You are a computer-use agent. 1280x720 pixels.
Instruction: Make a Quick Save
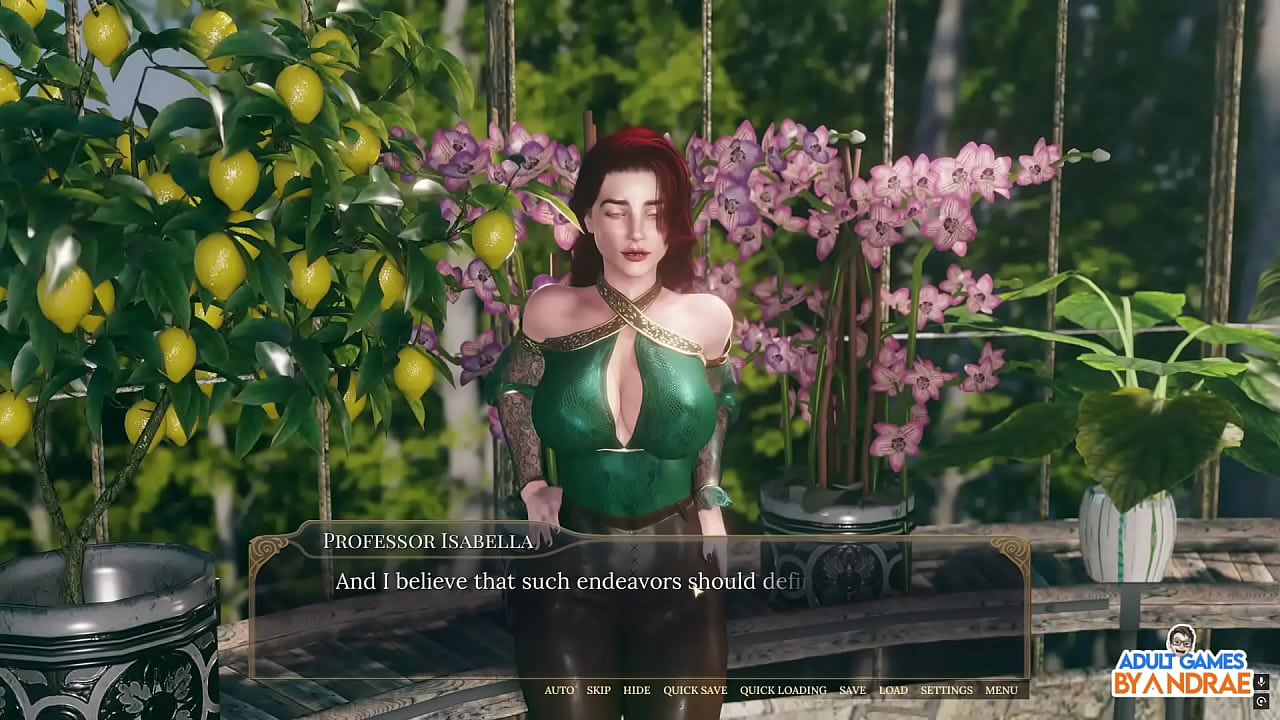695,690
